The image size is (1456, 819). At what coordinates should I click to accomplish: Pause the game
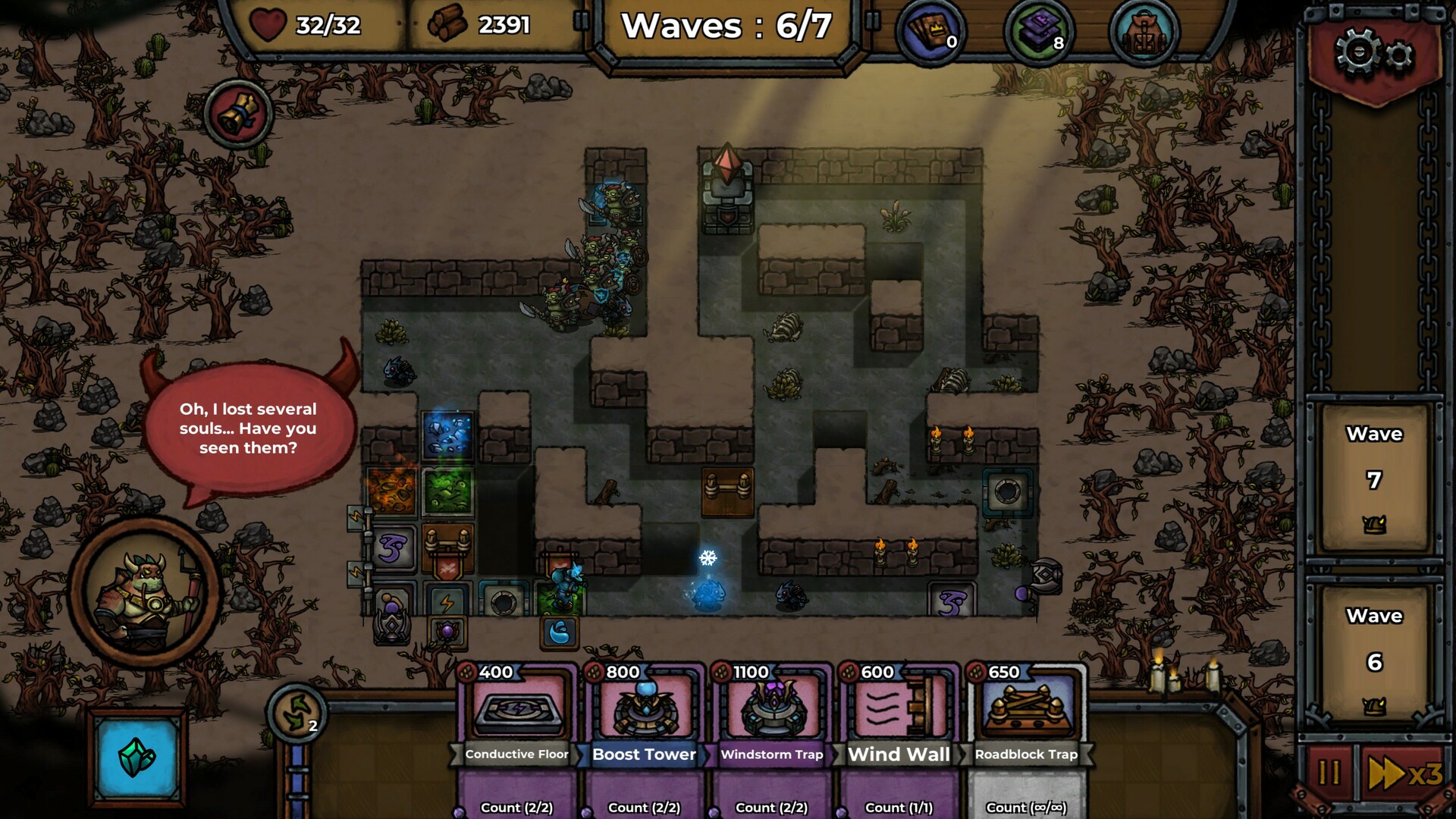pyautogui.click(x=1329, y=773)
